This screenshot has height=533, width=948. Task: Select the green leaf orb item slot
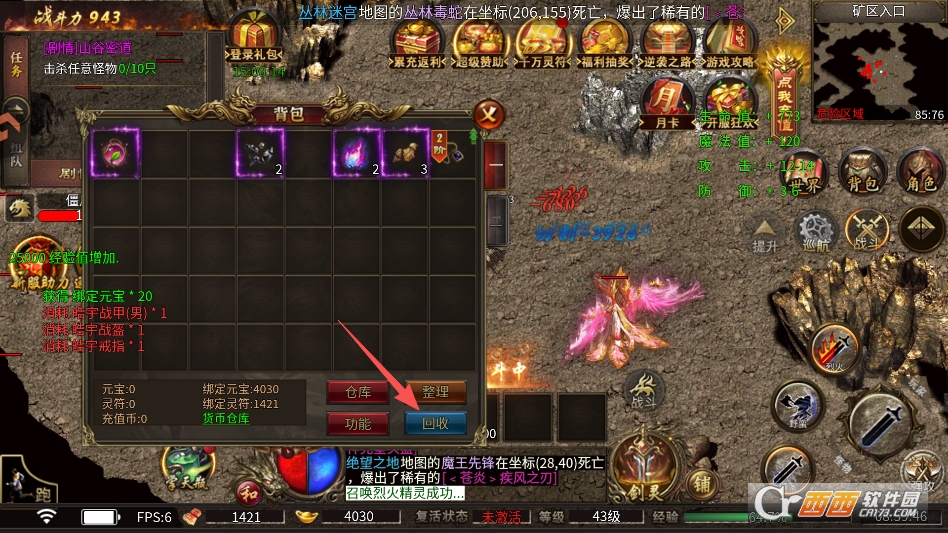click(115, 152)
